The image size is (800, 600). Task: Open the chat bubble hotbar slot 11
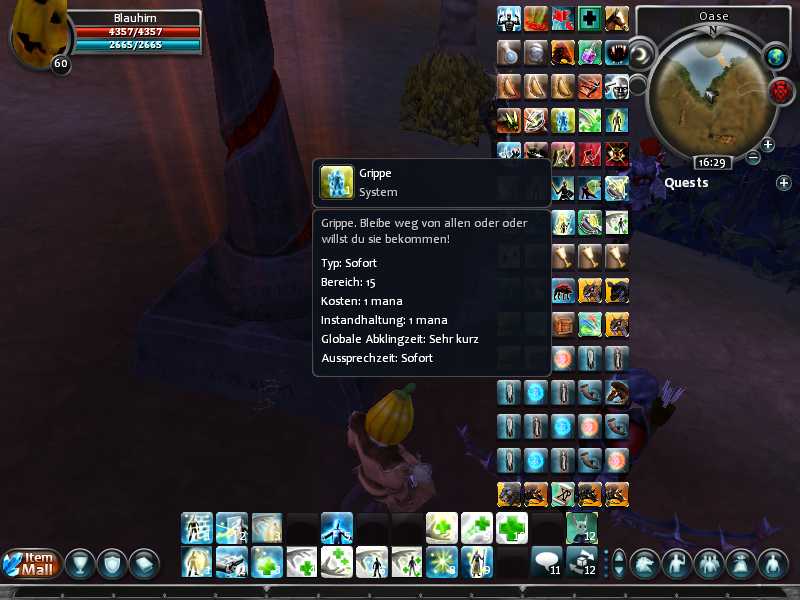(545, 562)
